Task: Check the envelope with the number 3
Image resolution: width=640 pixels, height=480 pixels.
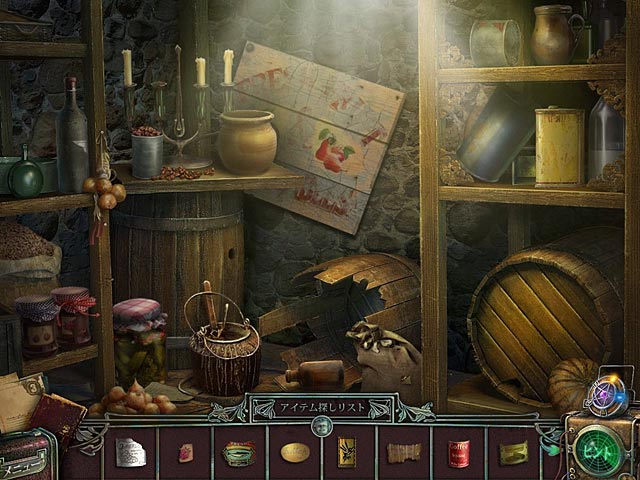Action: pos(20,392)
